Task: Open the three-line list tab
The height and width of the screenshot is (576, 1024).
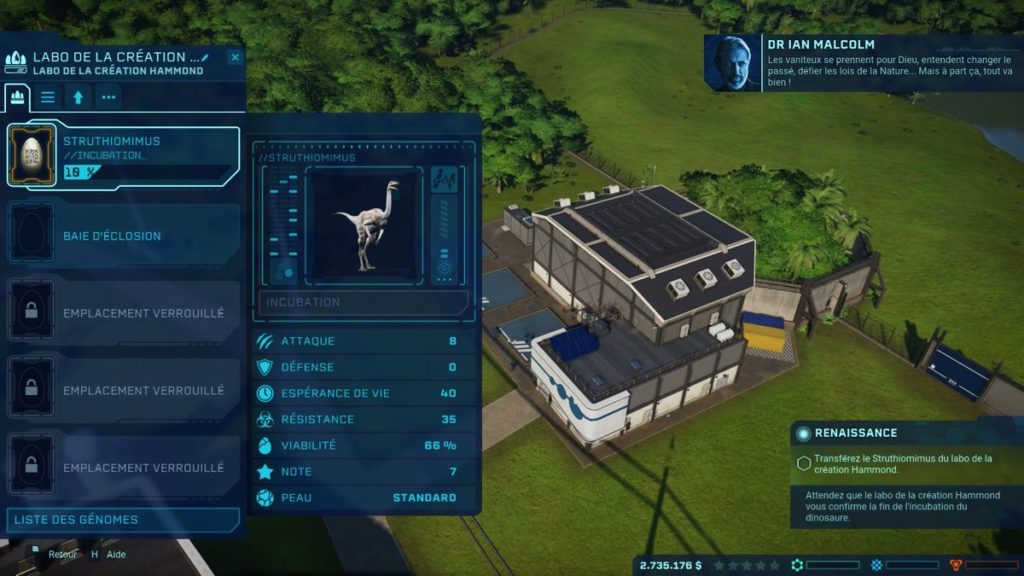Action: [x=48, y=97]
